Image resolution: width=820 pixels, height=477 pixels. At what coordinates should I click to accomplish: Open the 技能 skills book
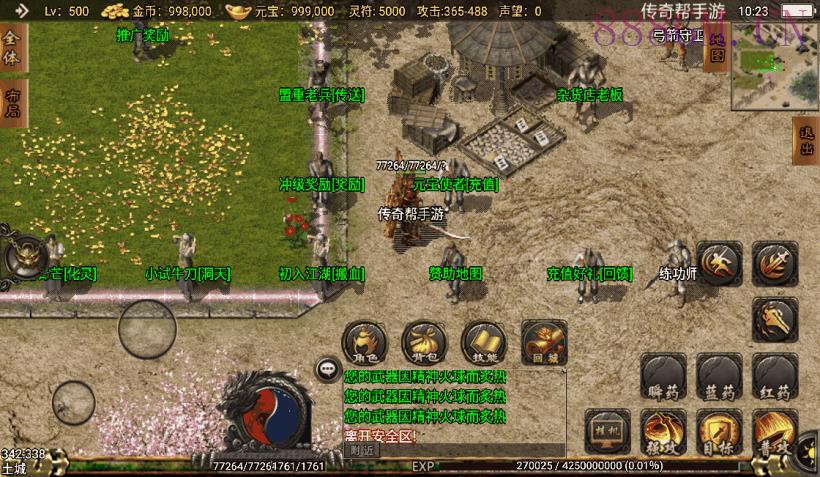tap(482, 342)
